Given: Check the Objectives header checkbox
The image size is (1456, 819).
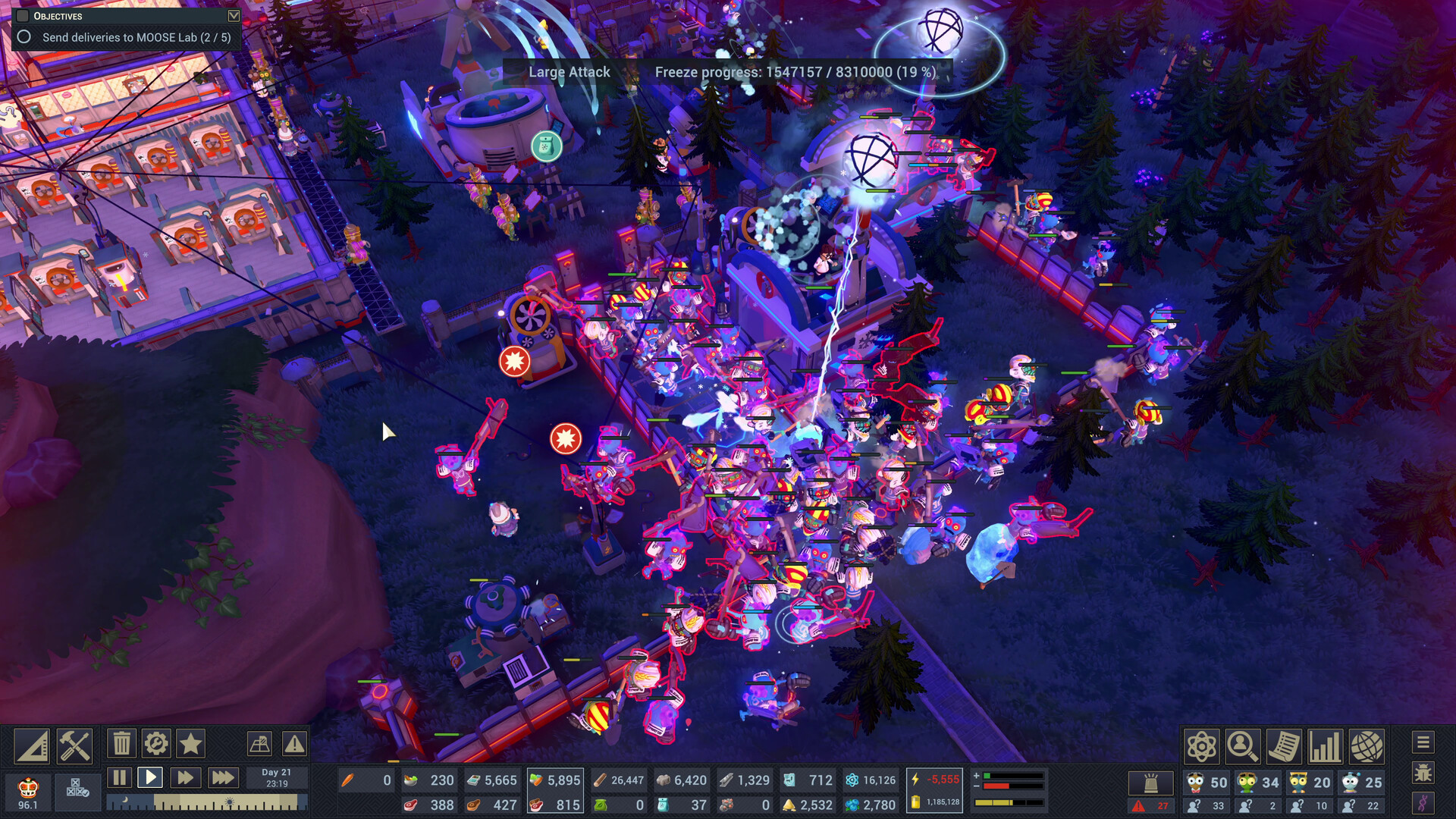Looking at the screenshot, I should pyautogui.click(x=22, y=14).
